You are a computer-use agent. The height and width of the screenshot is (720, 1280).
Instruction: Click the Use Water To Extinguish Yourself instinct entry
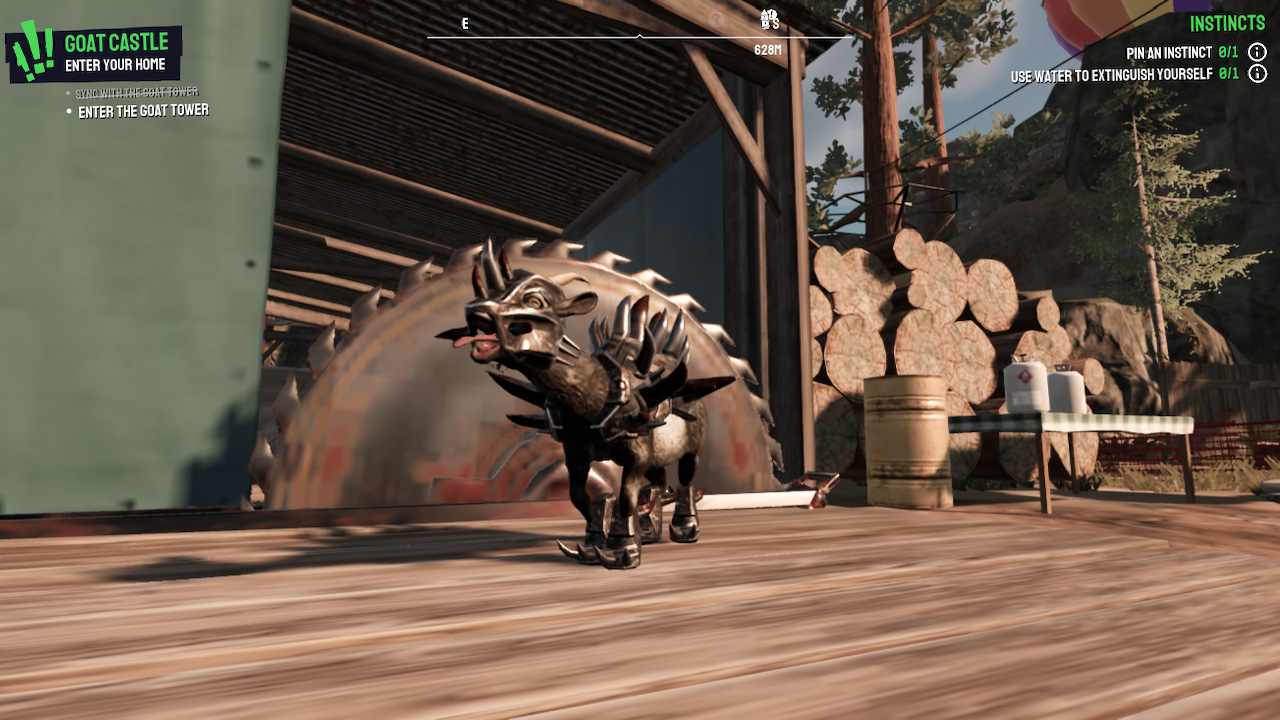pyautogui.click(x=1110, y=73)
